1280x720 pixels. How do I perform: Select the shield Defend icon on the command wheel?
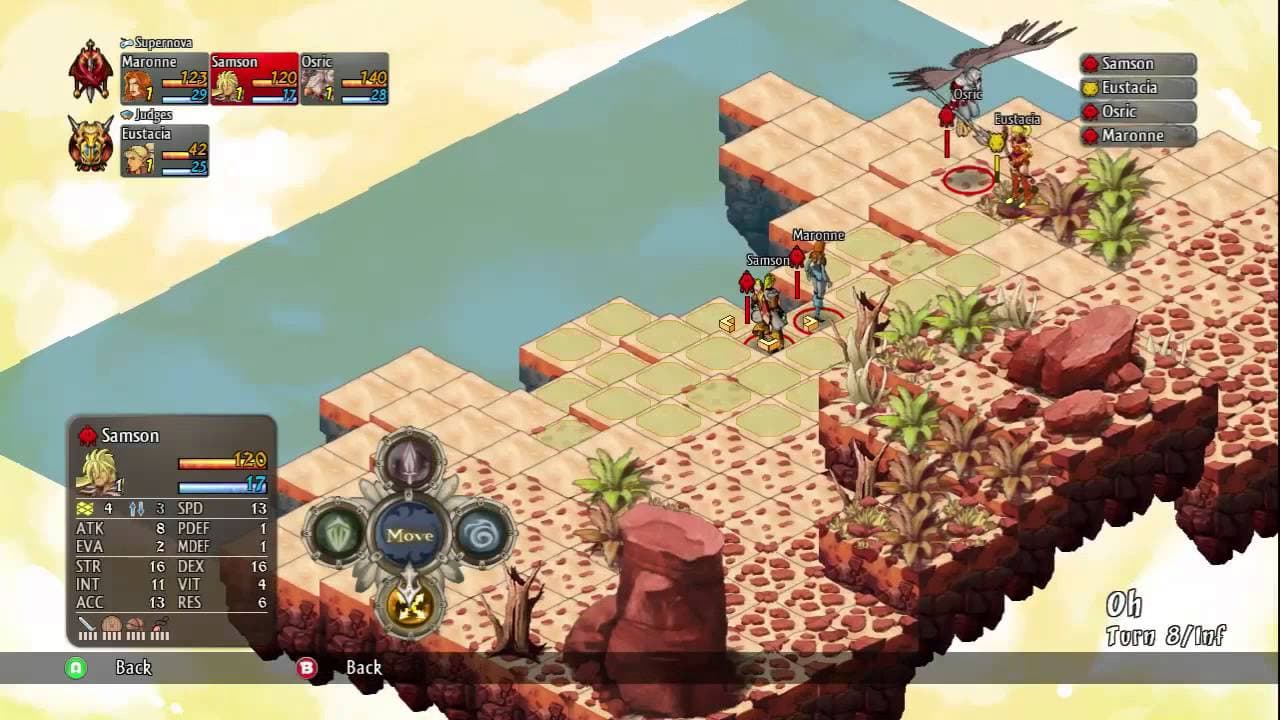339,533
